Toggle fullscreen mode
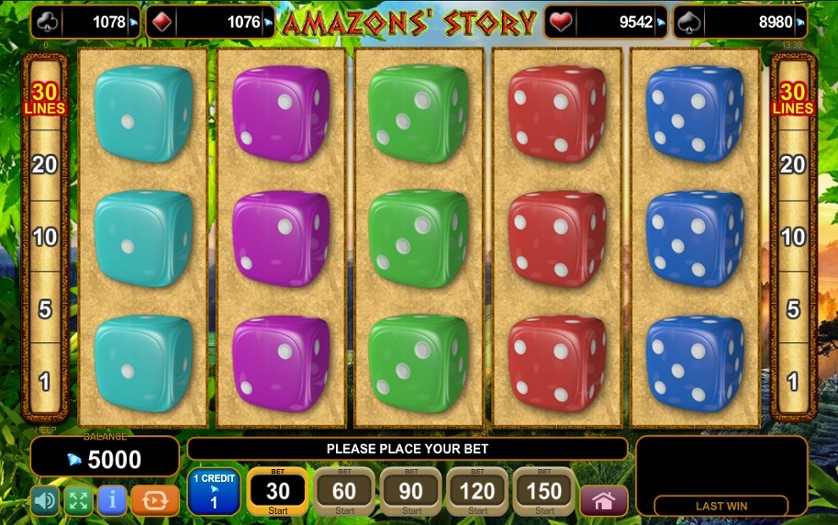The width and height of the screenshot is (838, 525). click(x=78, y=499)
